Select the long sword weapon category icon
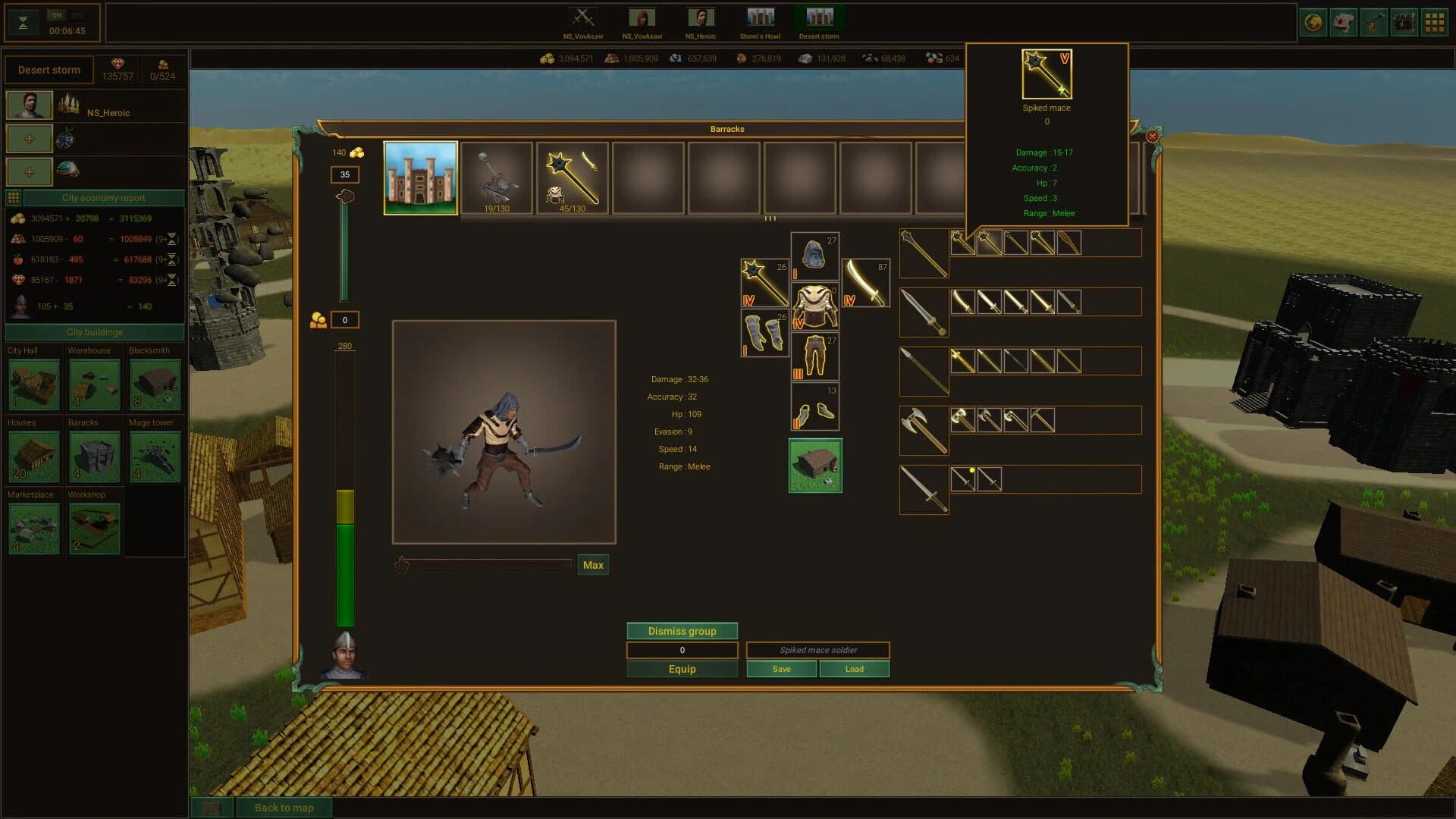This screenshot has width=1456, height=819. (x=924, y=312)
